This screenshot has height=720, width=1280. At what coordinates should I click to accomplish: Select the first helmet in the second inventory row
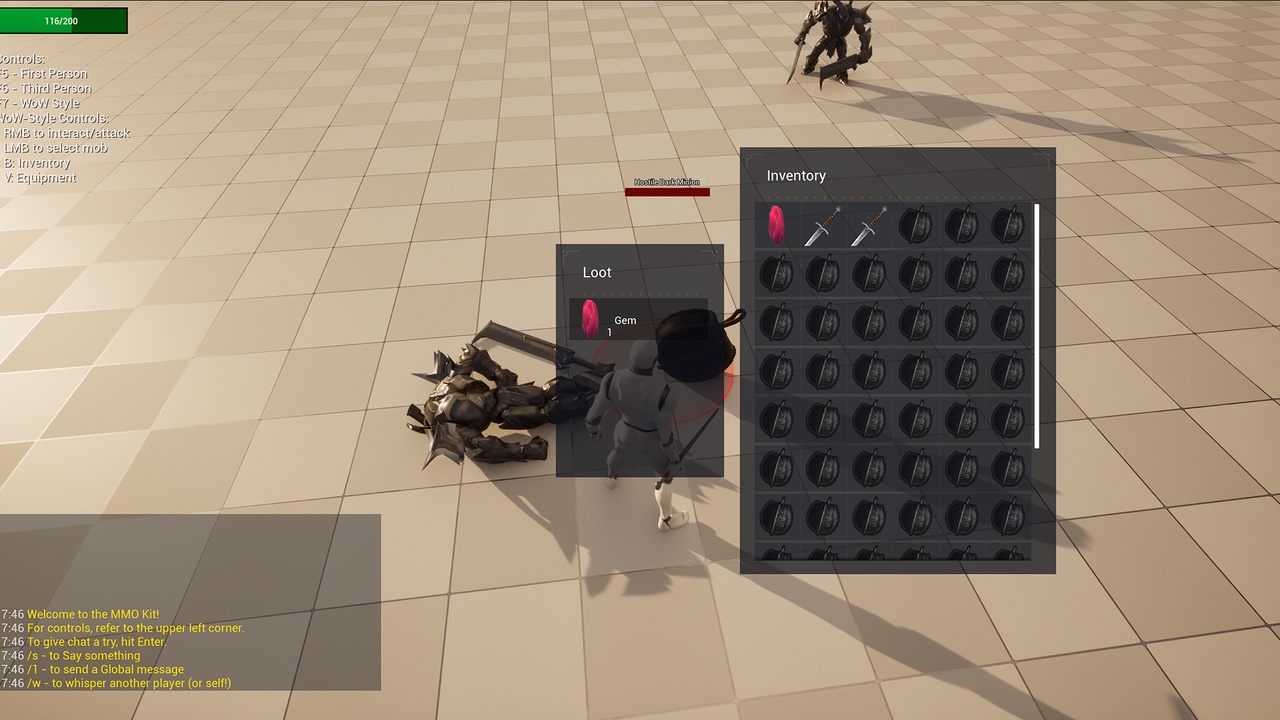pyautogui.click(x=775, y=273)
